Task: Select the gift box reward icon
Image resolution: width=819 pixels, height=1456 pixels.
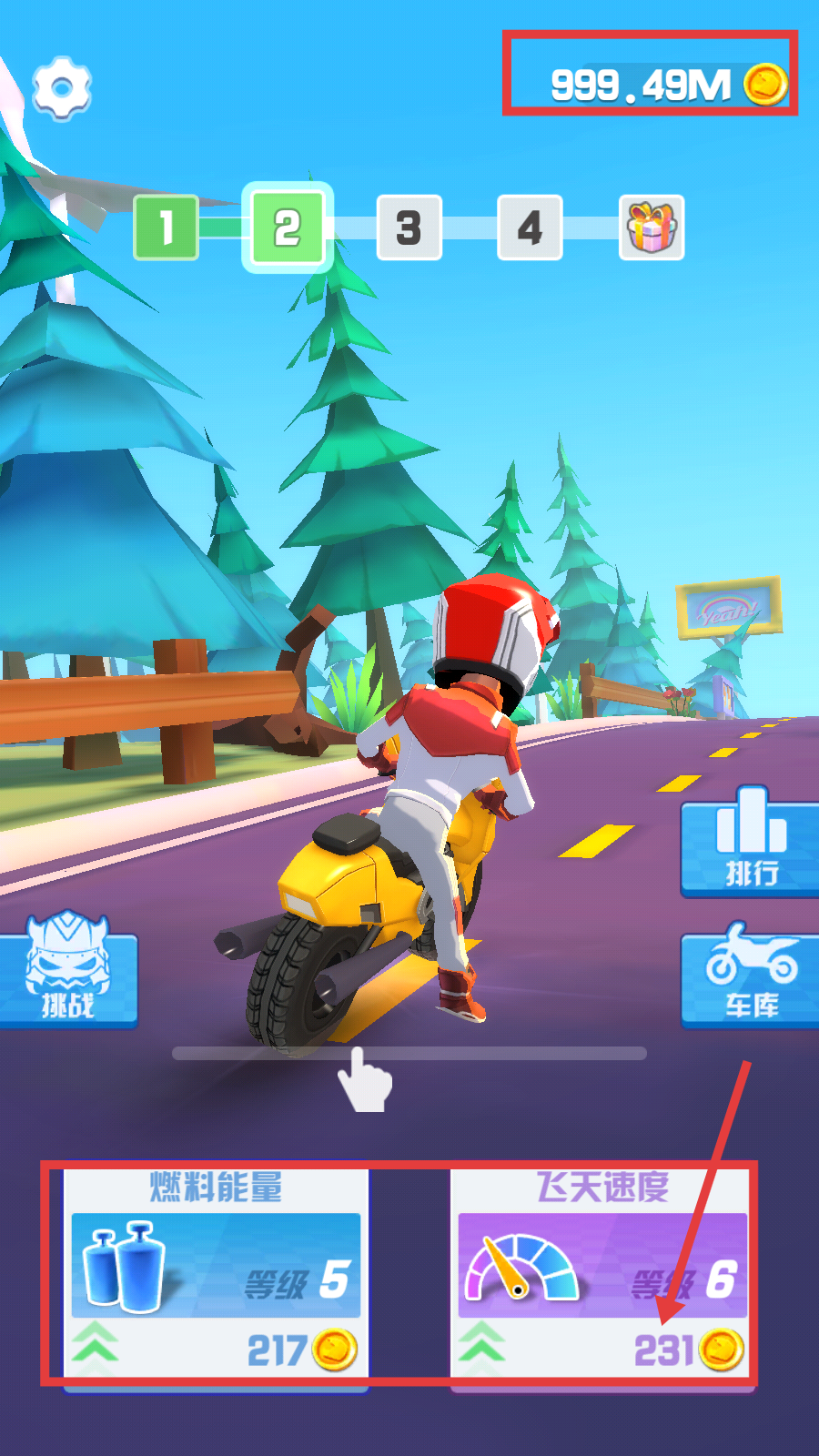Action: [652, 227]
